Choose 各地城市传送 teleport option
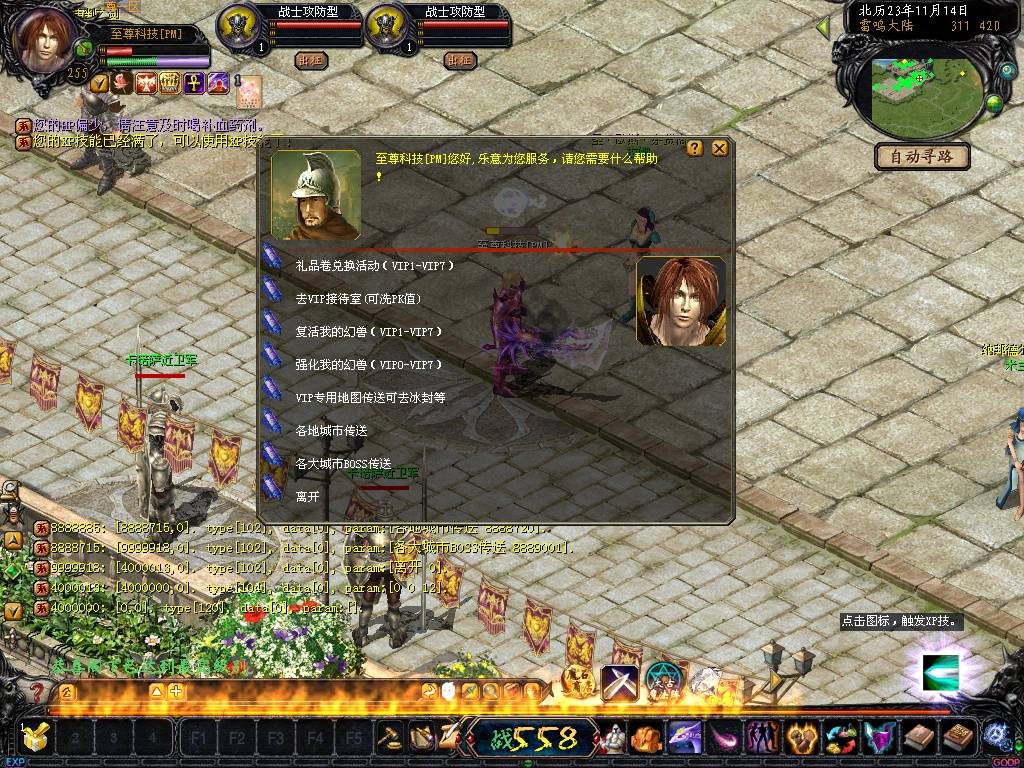Viewport: 1024px width, 768px height. [331, 431]
